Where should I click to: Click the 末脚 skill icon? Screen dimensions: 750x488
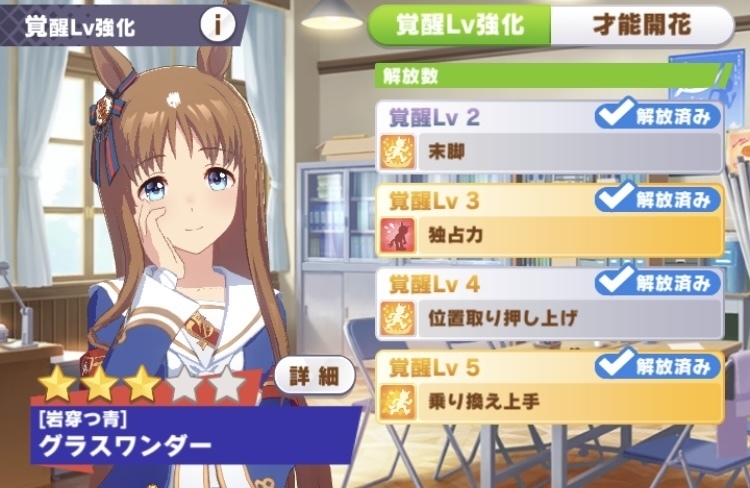pos(398,153)
